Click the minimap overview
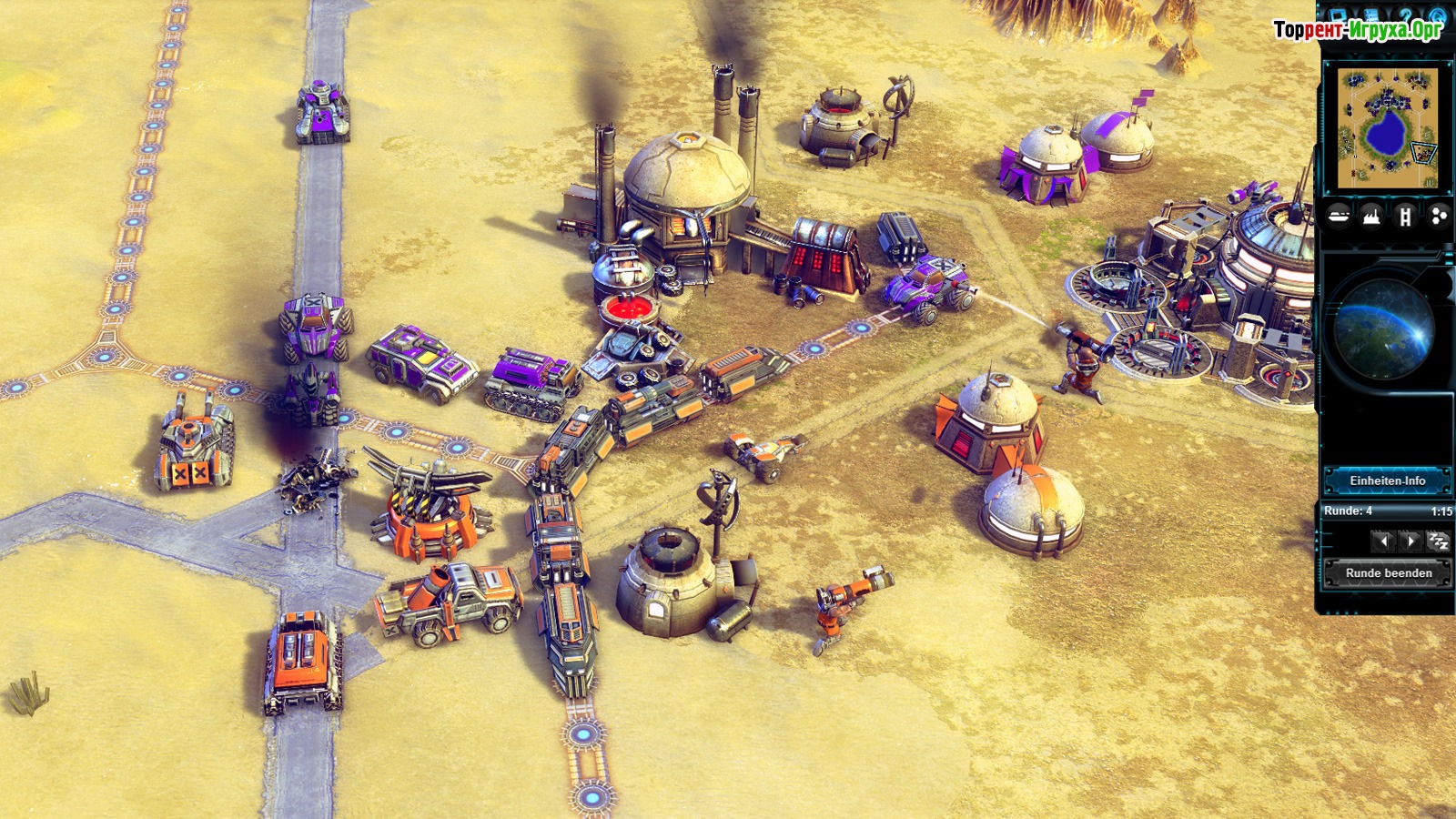This screenshot has width=1456, height=819. (x=1387, y=127)
